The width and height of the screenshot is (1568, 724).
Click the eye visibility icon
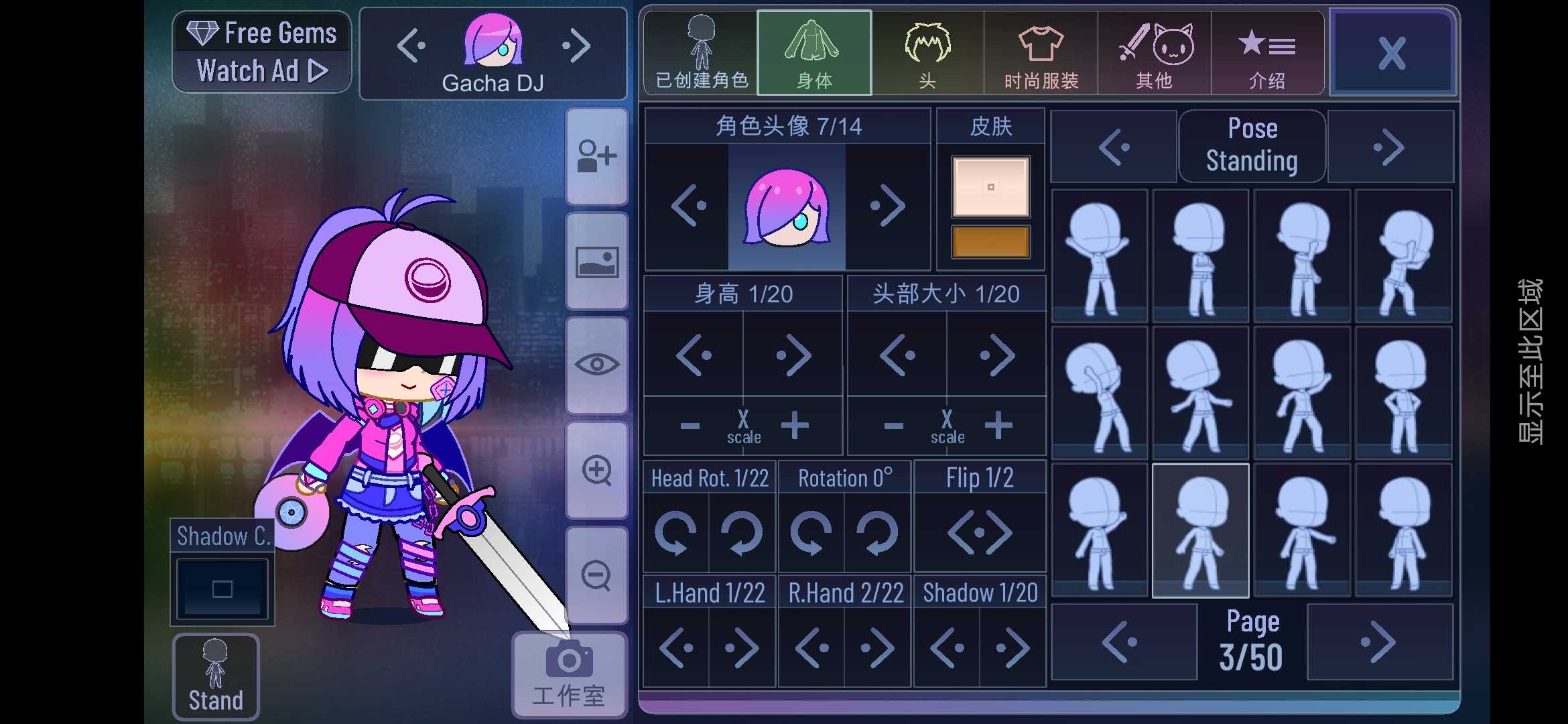click(596, 365)
